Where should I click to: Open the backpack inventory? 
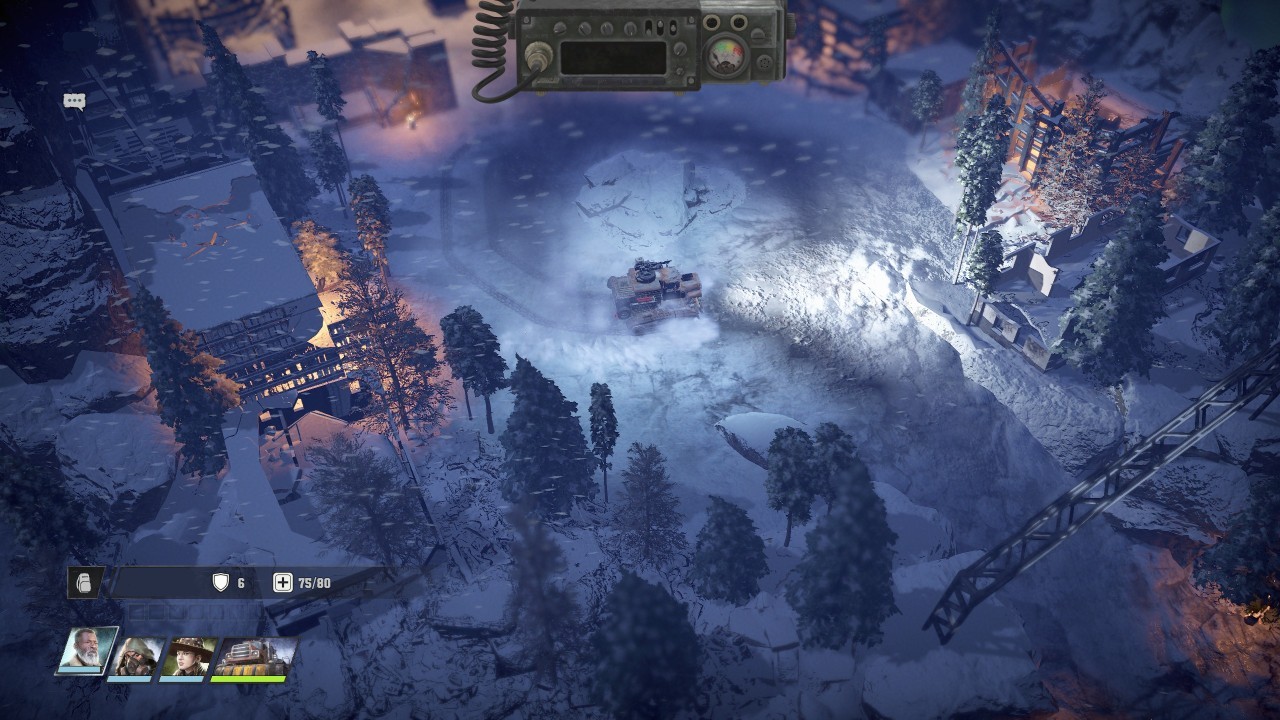[x=84, y=583]
